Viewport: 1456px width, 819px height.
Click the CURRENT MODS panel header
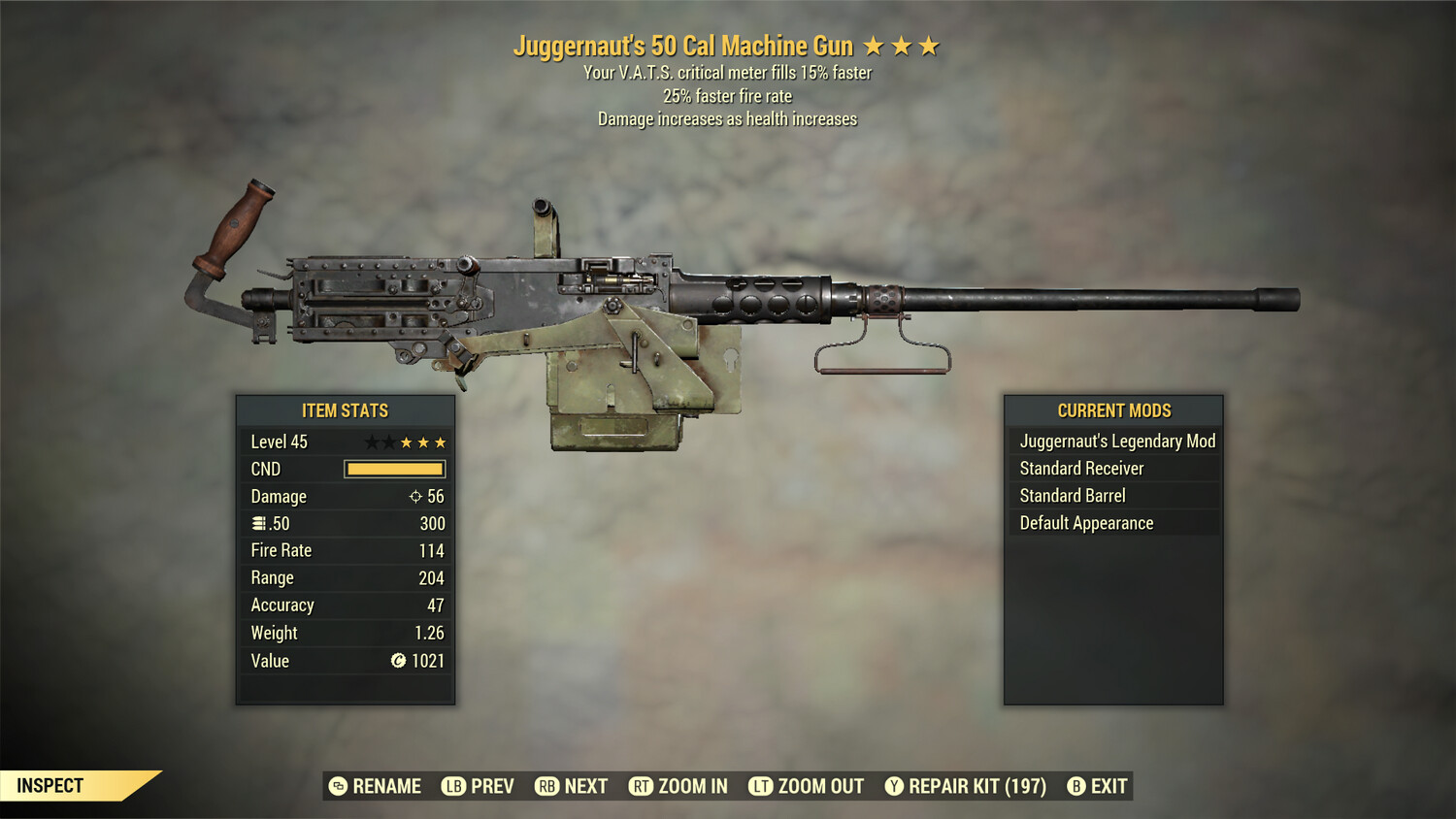[x=1114, y=410]
